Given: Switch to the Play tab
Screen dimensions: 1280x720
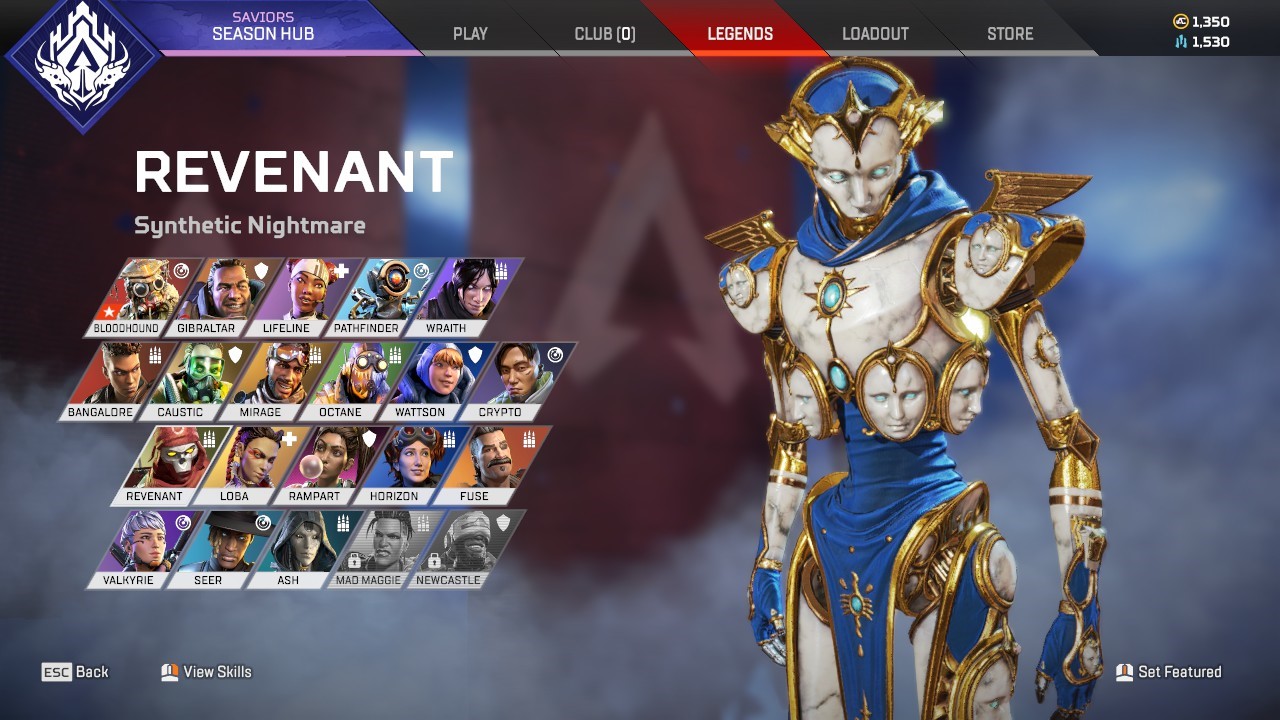Looking at the screenshot, I should [469, 33].
